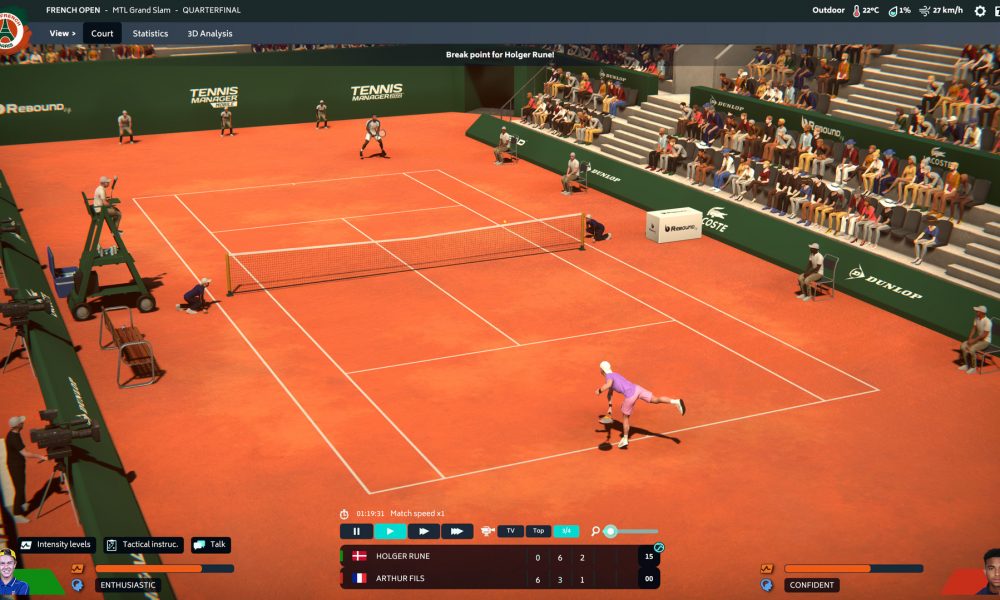Switch to the Court view tab
Viewport: 1000px width, 600px height.
coord(102,33)
